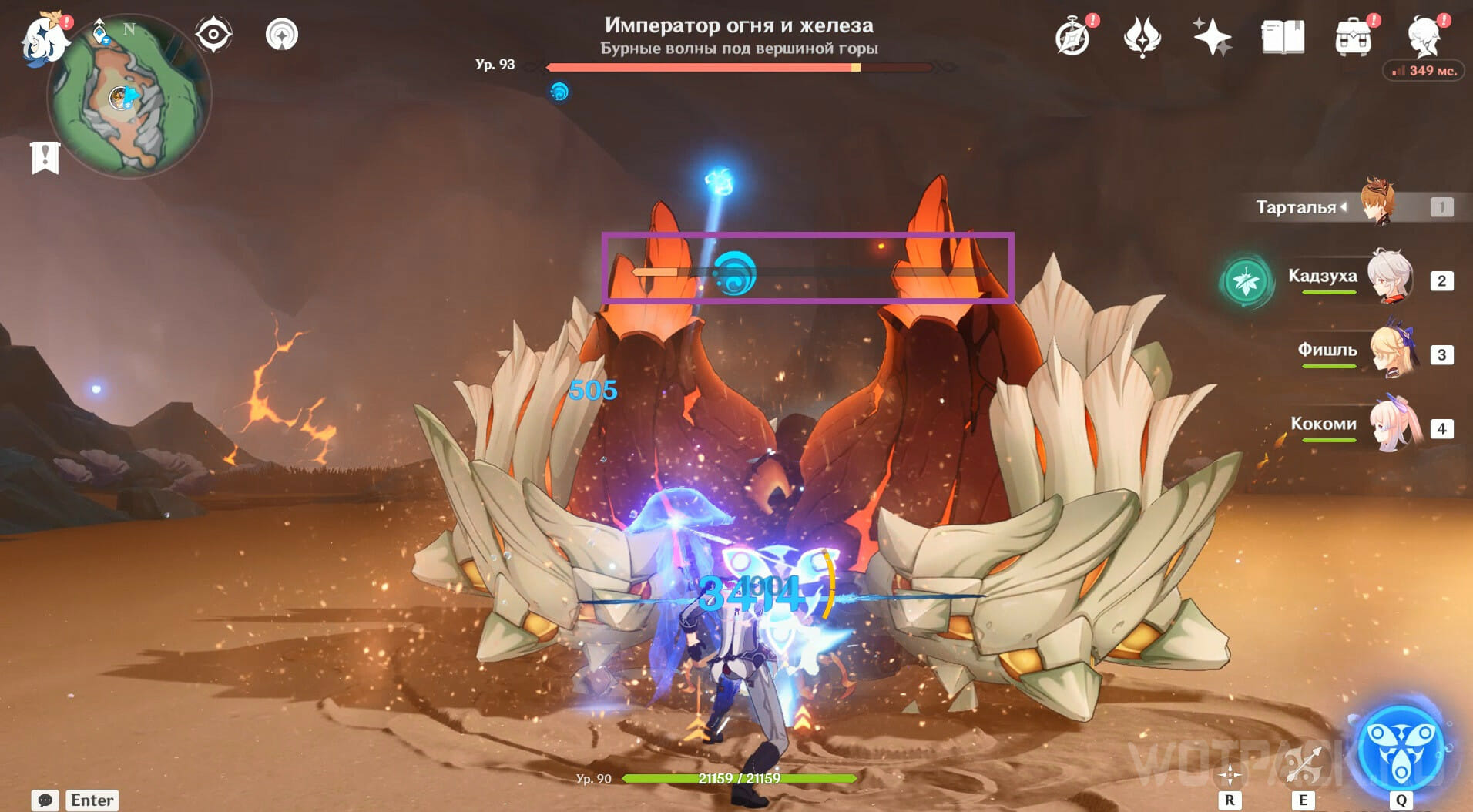The height and width of the screenshot is (812, 1473).
Task: Activate the glowing elemental burst icon
Action: coord(1400,749)
